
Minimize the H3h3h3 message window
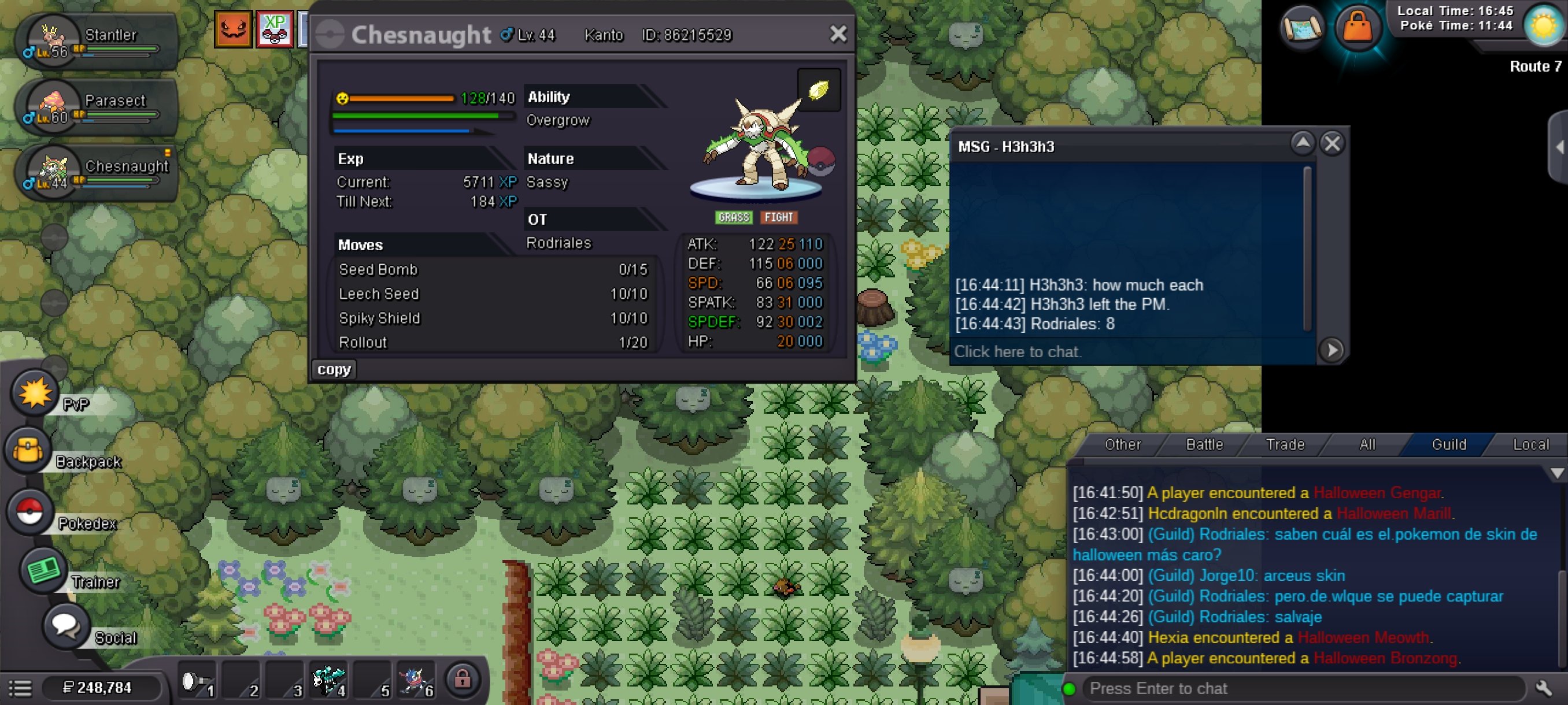click(1302, 143)
